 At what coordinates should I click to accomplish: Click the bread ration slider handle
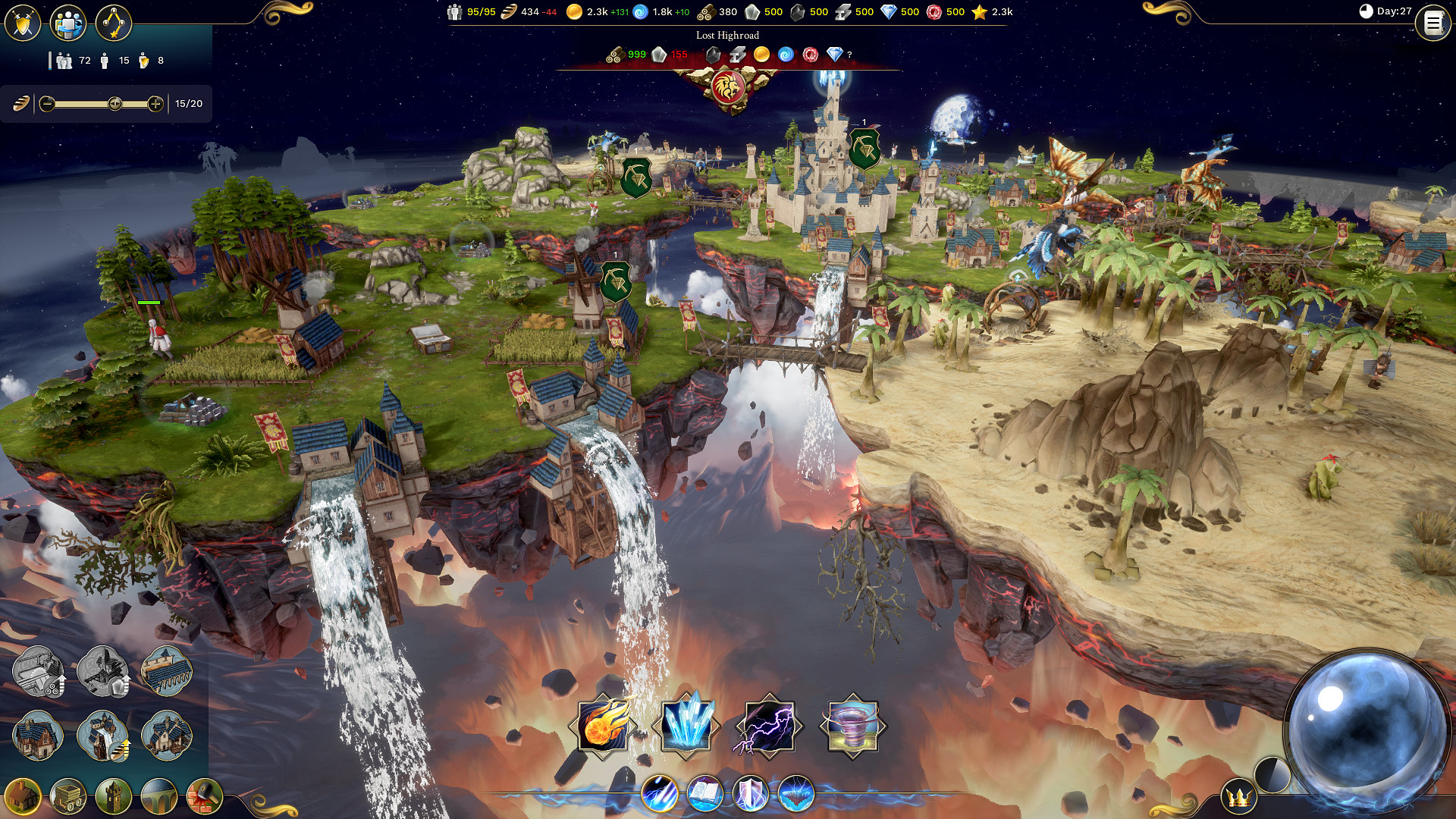115,104
